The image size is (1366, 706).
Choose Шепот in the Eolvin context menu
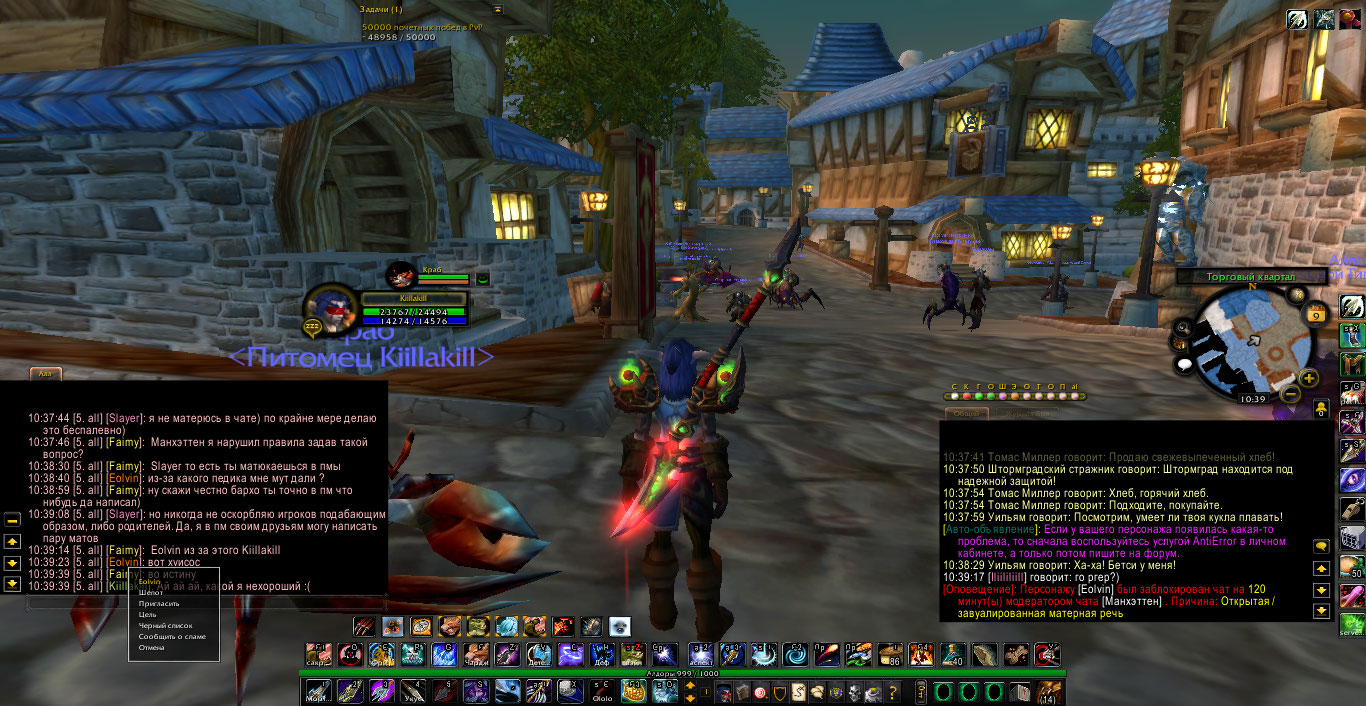tap(151, 593)
